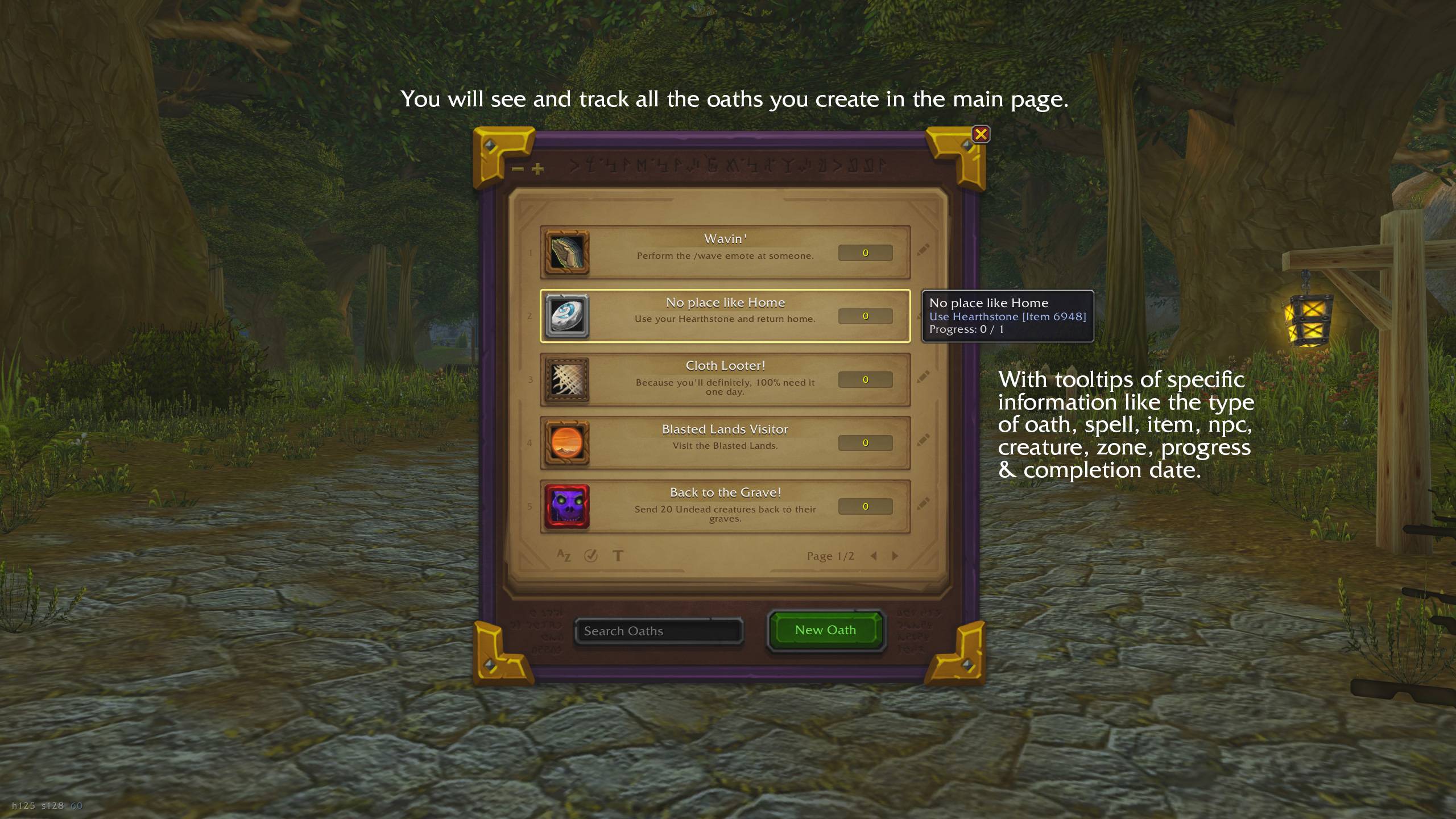Click the Blasted Lands Visitor sunset orb icon
Viewport: 1456px width, 819px height.
pos(566,443)
